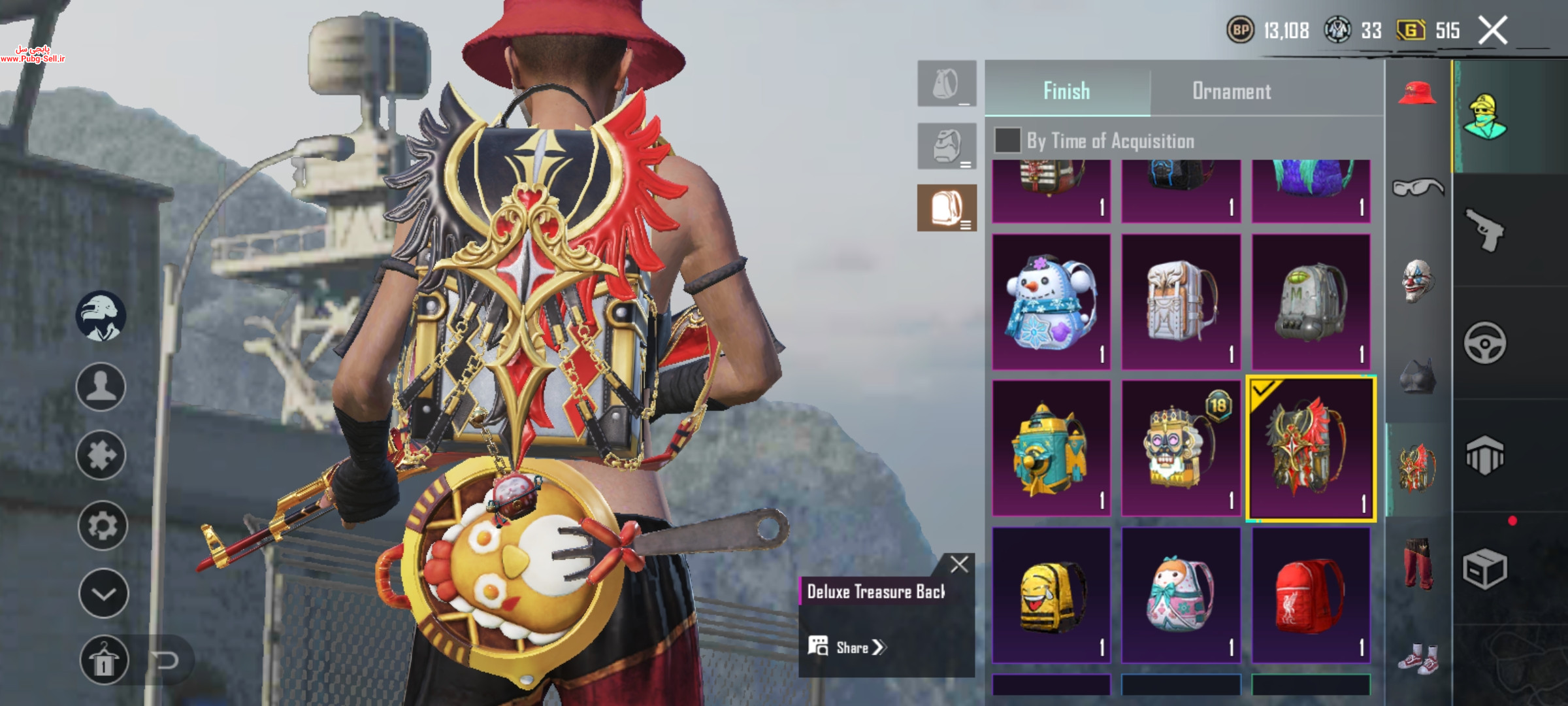1568x706 pixels.
Task: Switch to the Ornament tab
Action: (x=1232, y=91)
